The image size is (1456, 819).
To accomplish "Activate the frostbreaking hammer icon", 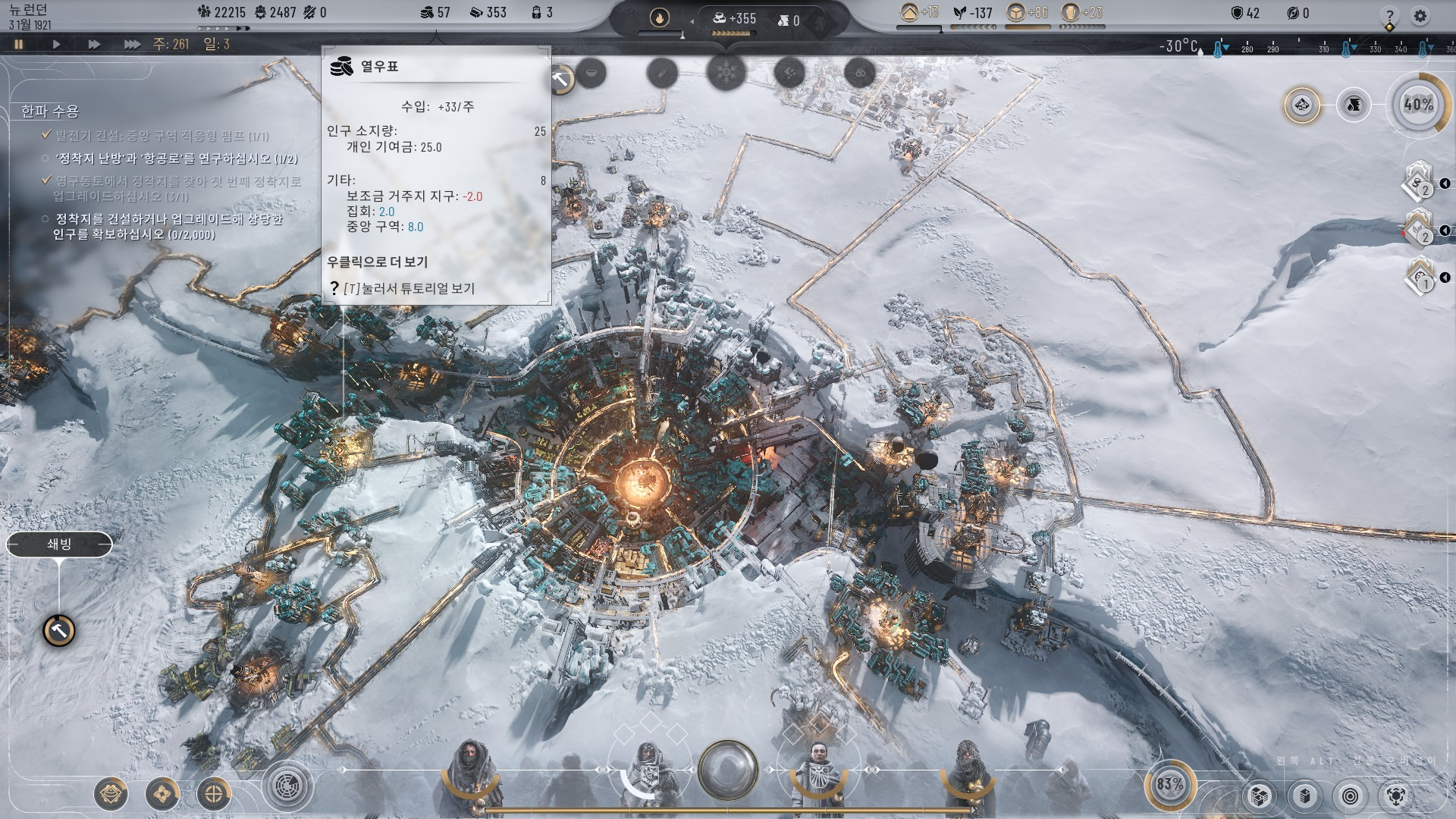I will click(58, 630).
